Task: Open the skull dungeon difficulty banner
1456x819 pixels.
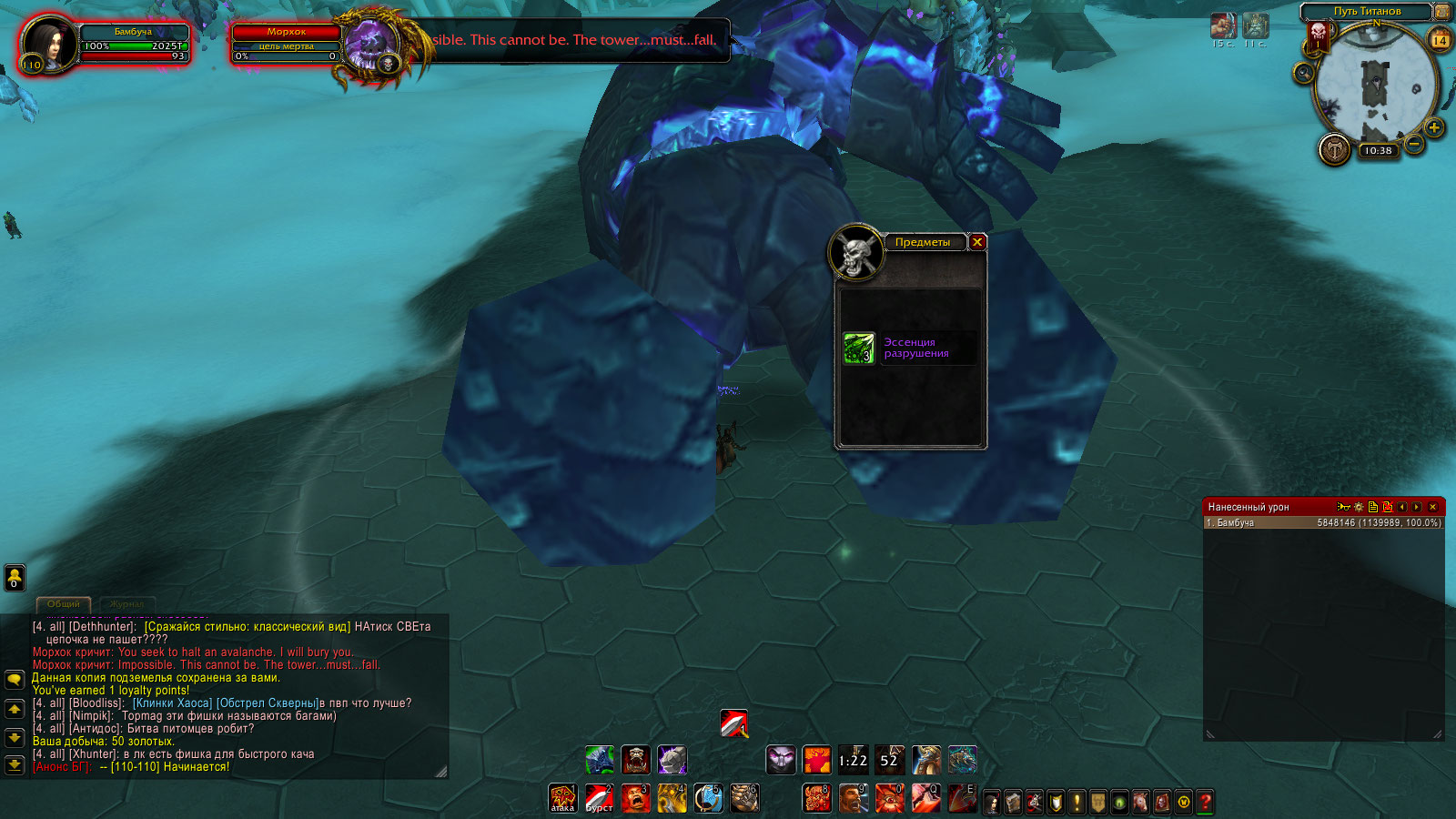Action: click(x=1318, y=35)
